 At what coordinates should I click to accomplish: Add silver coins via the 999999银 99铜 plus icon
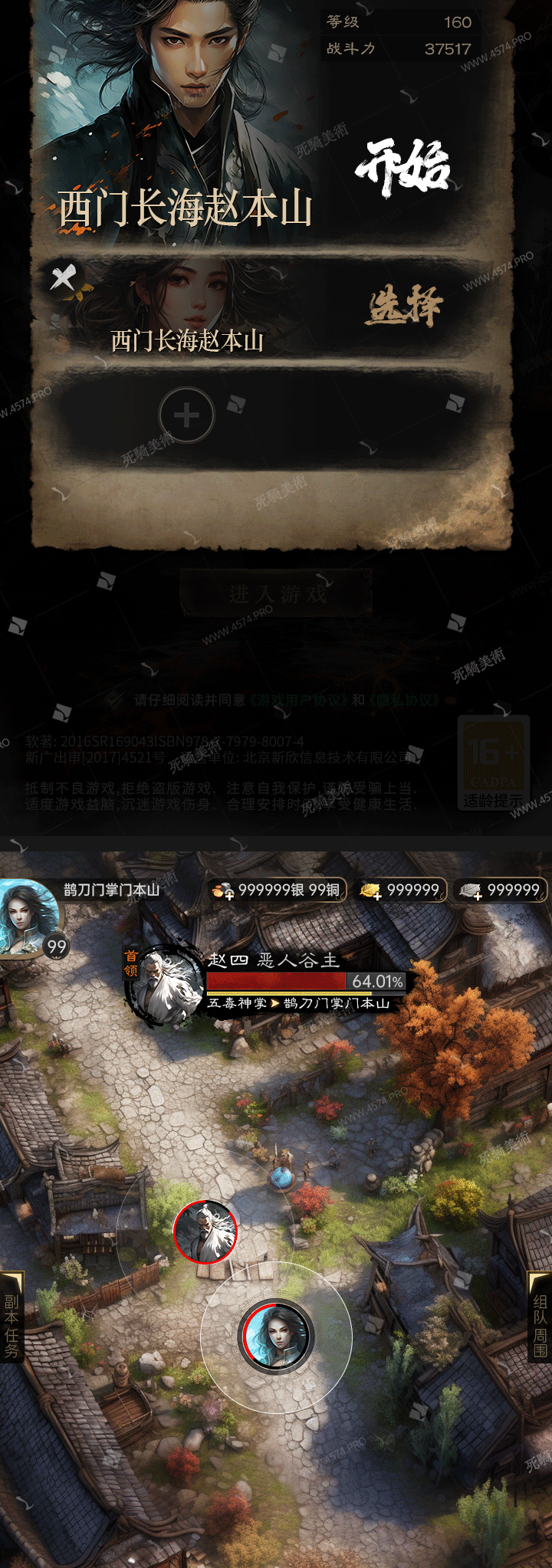223,891
